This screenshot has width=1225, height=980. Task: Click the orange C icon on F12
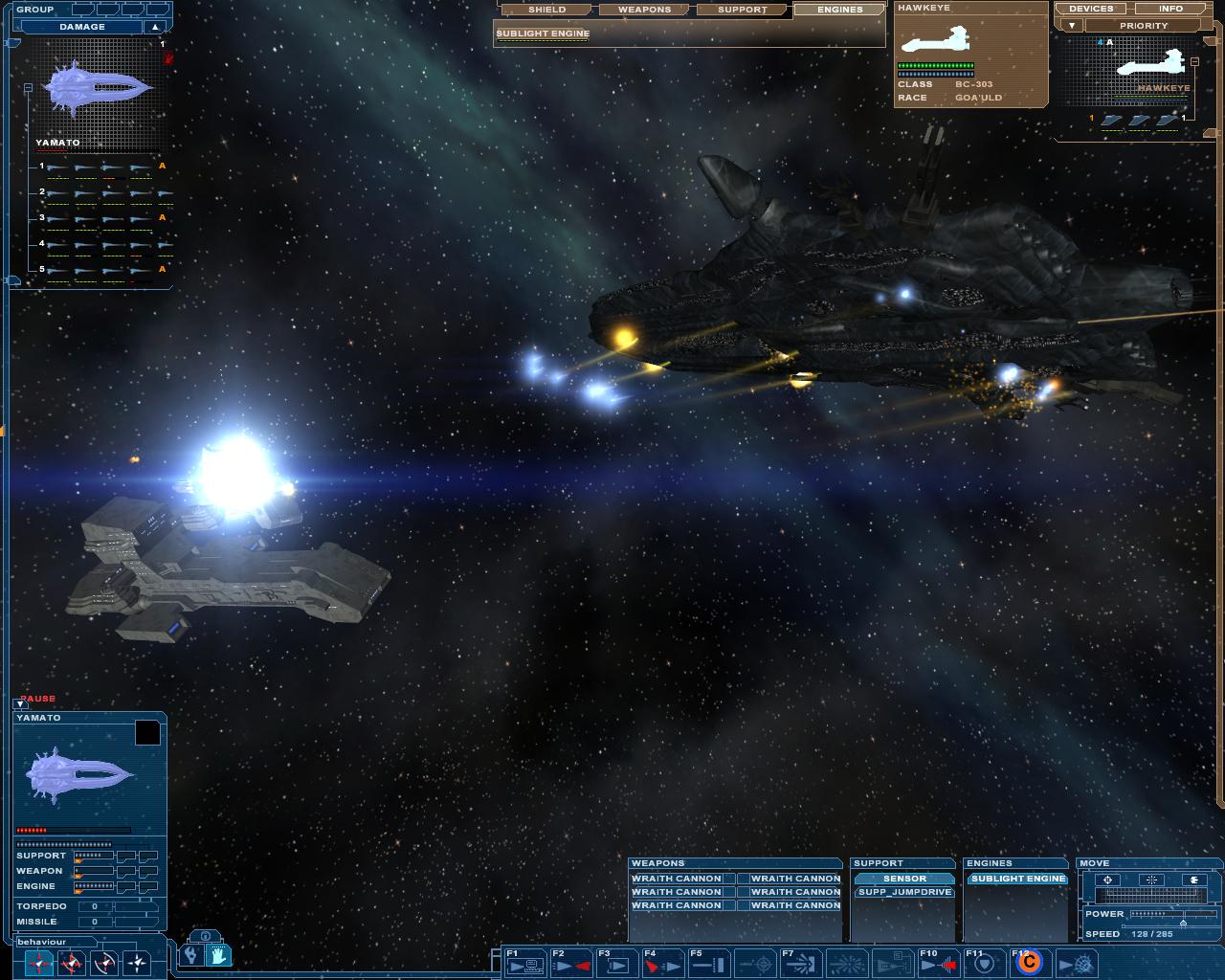coord(1029,963)
